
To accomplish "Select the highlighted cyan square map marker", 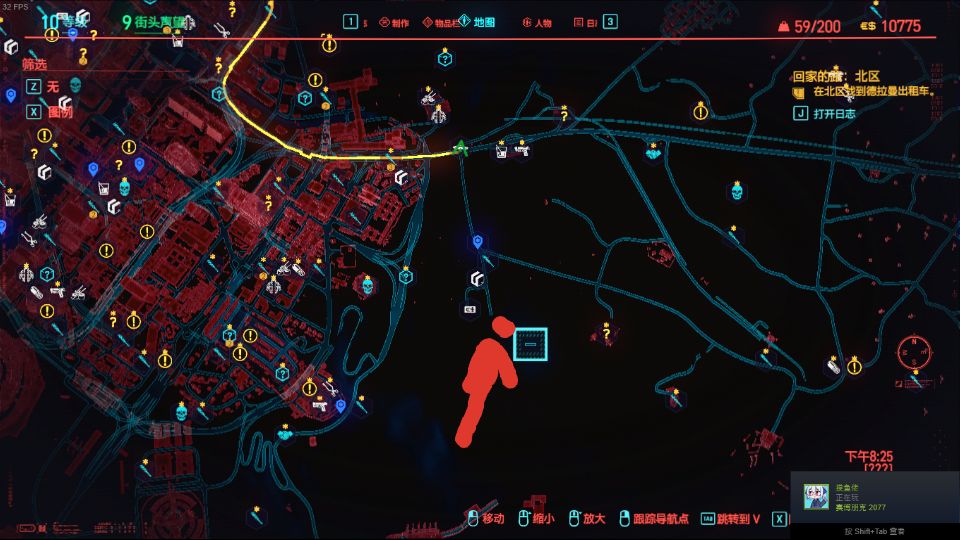I will coord(530,343).
